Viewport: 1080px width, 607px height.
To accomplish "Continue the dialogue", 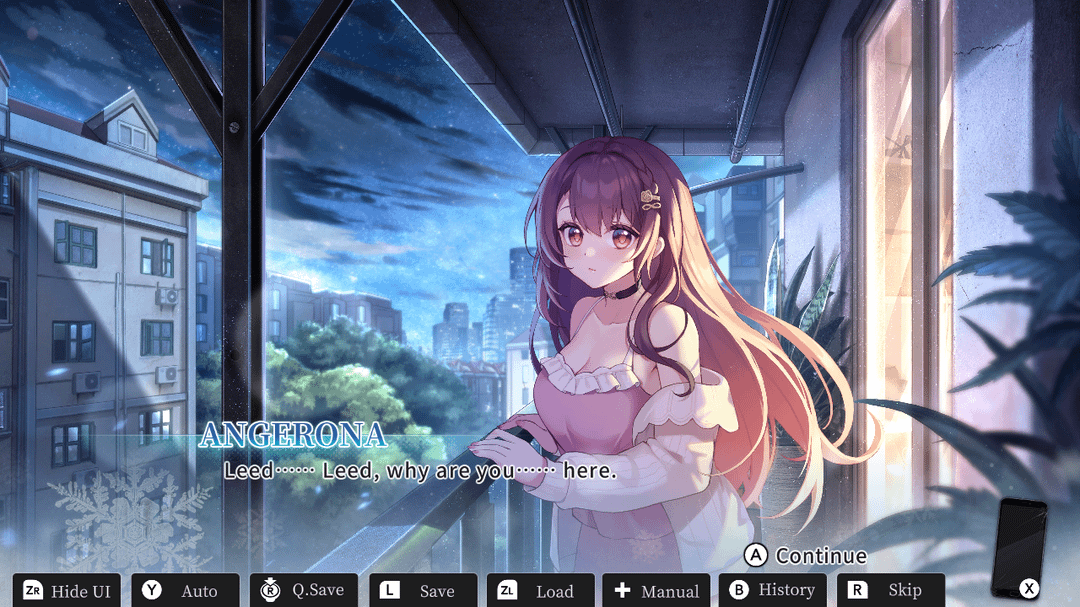I will [x=806, y=555].
